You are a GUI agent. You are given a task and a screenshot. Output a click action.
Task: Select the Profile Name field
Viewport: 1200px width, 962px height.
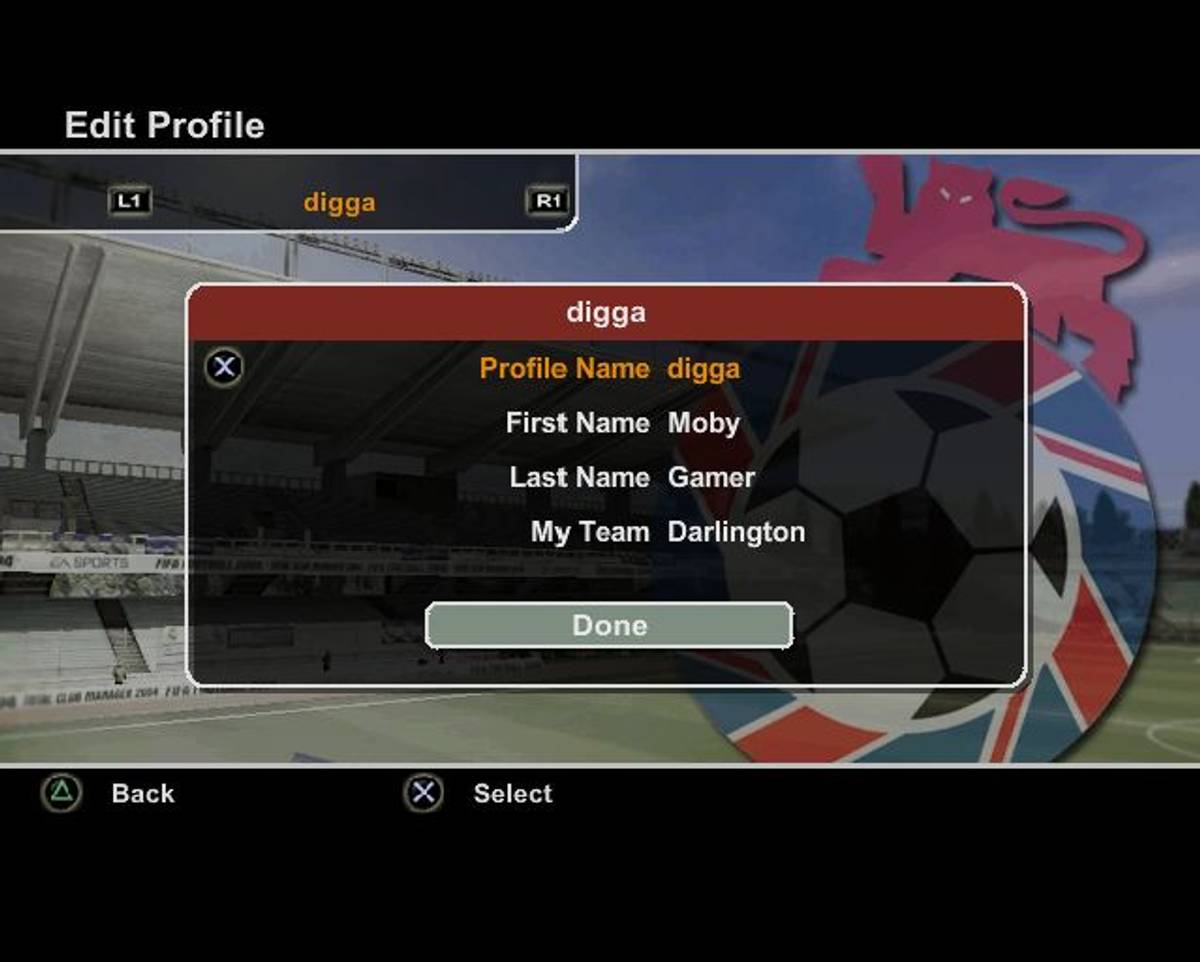coord(609,368)
